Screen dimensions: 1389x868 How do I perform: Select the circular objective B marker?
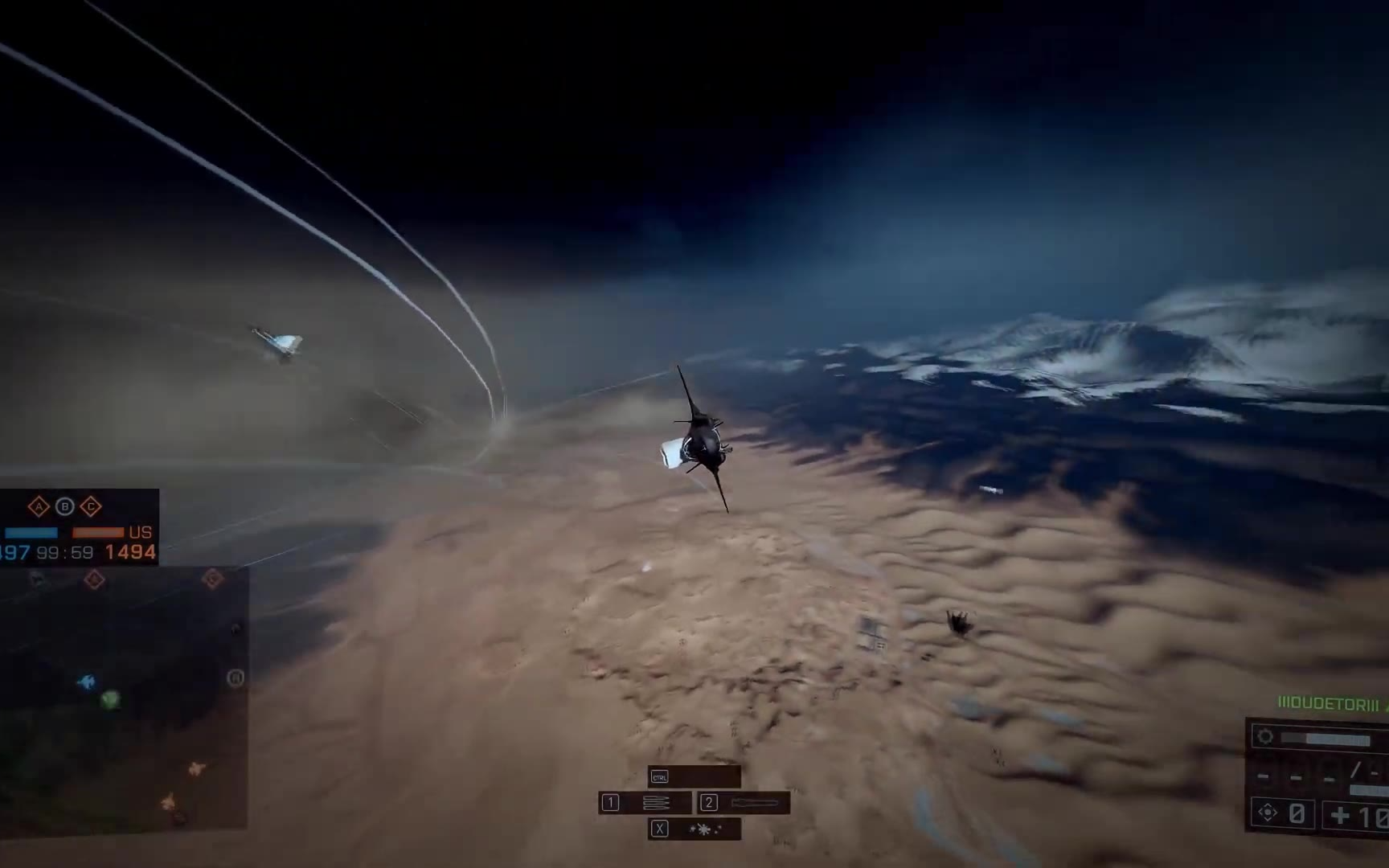click(64, 506)
